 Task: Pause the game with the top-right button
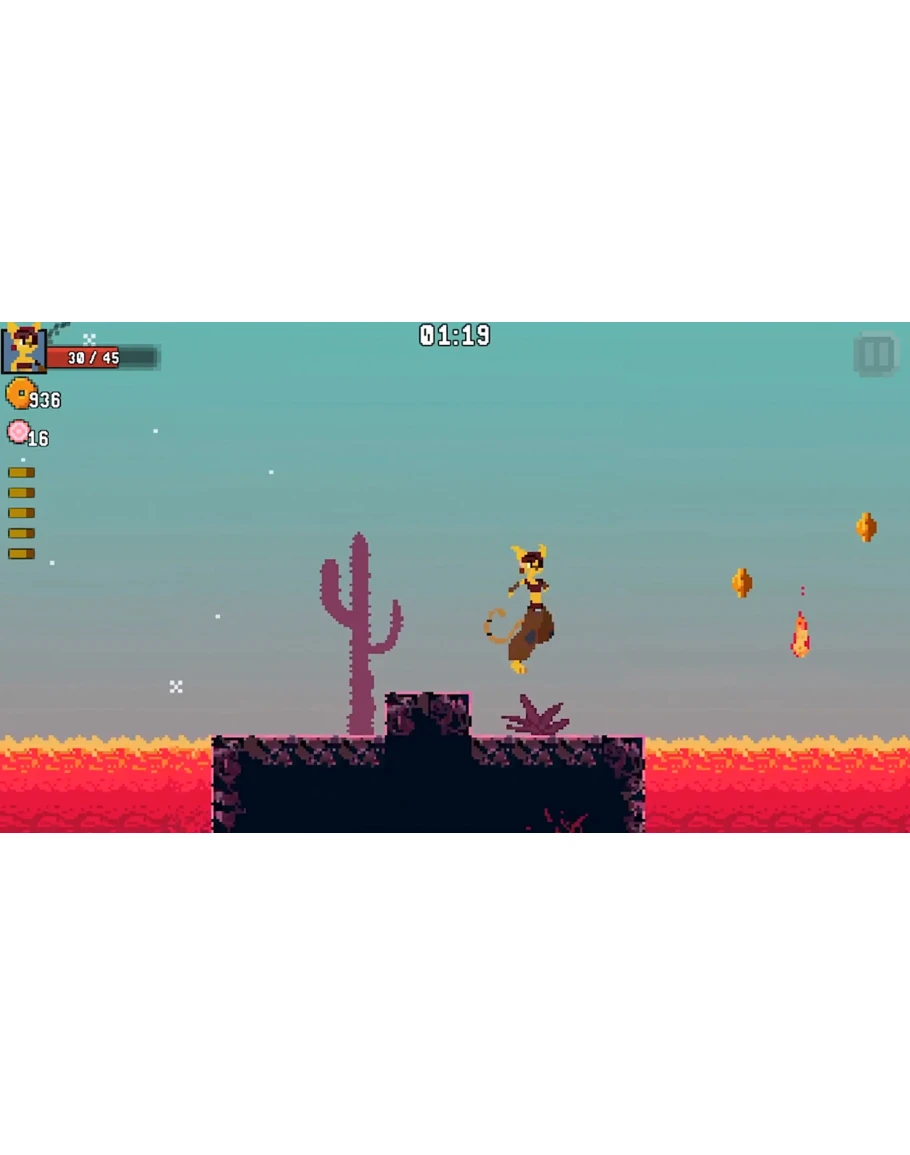[876, 354]
